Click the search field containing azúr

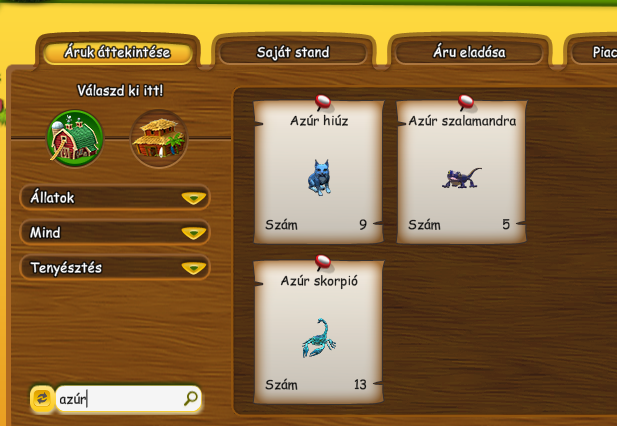point(118,399)
